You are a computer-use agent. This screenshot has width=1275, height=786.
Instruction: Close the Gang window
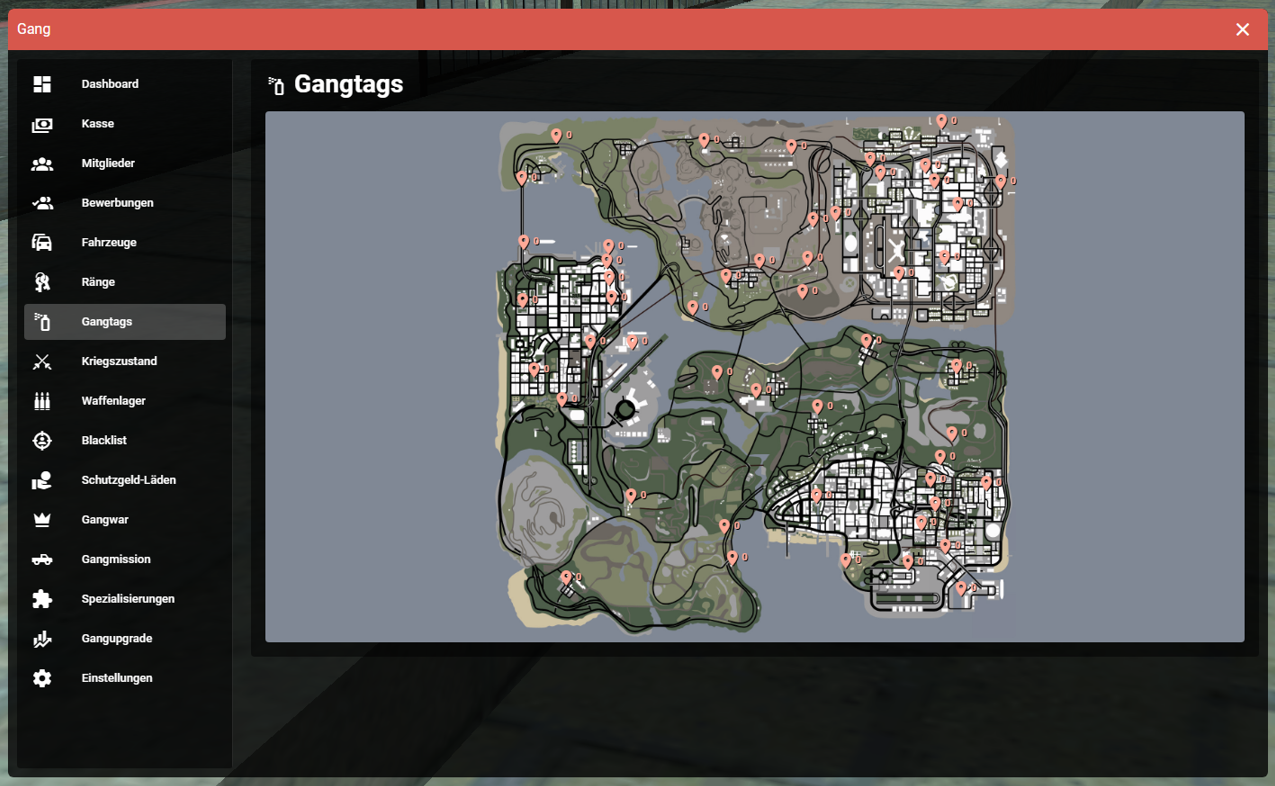[1242, 30]
